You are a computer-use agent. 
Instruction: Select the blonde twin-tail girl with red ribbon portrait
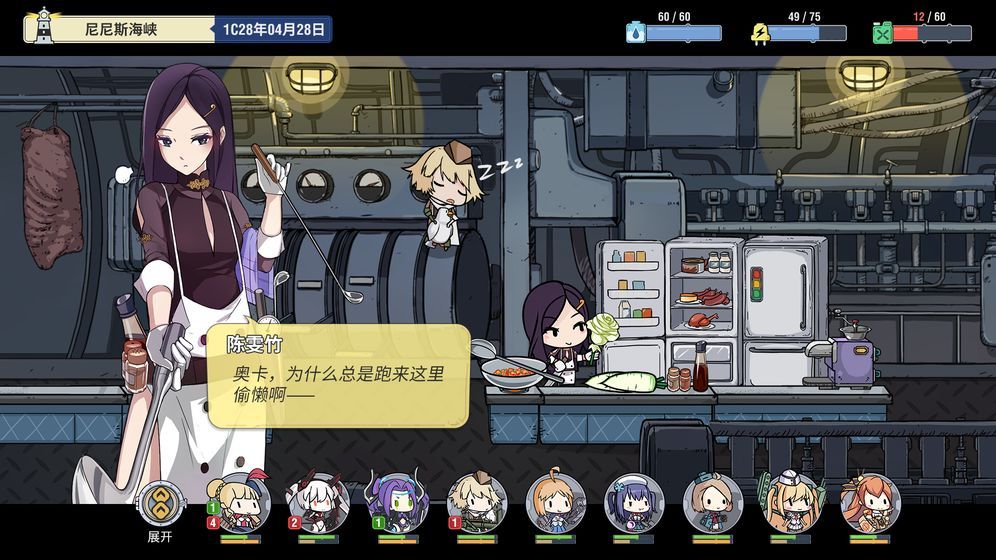pos(240,501)
